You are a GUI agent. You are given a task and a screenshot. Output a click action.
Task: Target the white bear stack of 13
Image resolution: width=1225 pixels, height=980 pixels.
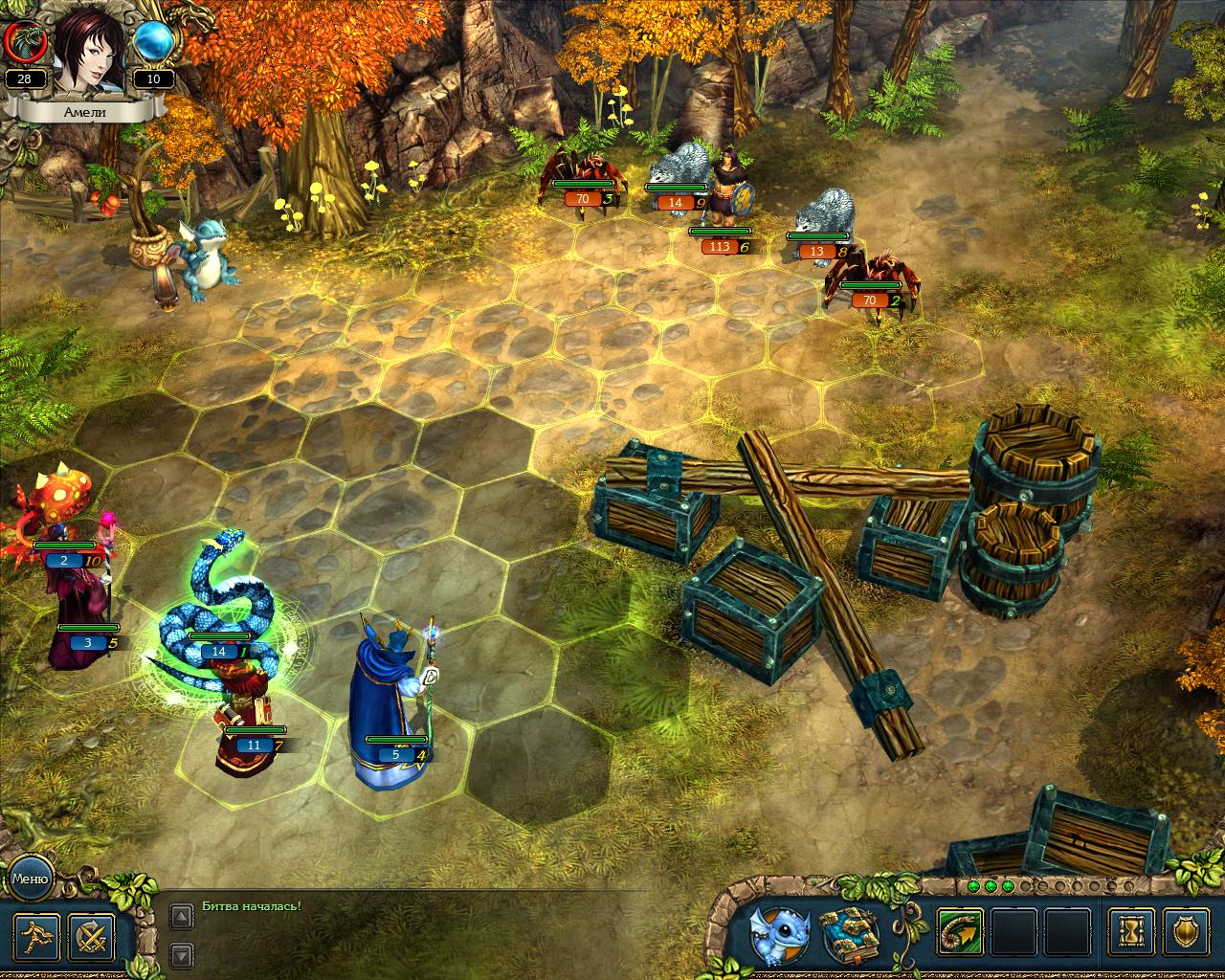coord(825,218)
